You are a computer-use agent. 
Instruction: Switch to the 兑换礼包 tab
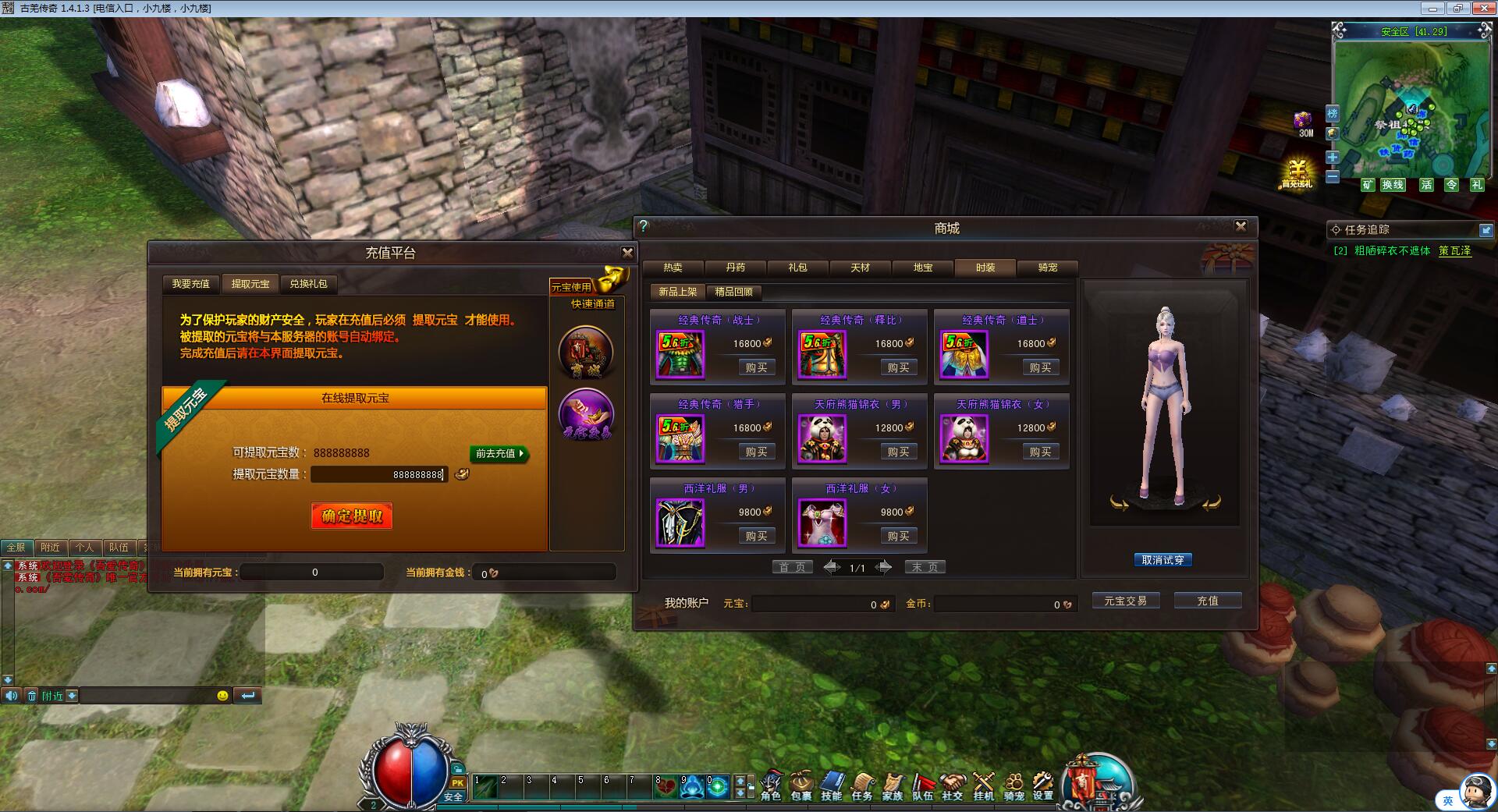point(308,284)
